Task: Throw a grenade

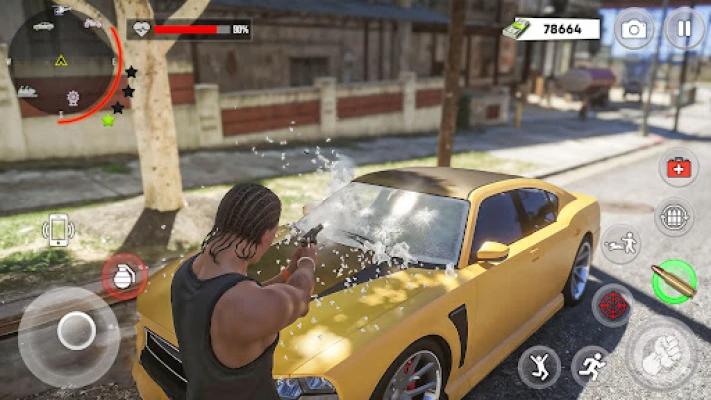Action: 123,276
